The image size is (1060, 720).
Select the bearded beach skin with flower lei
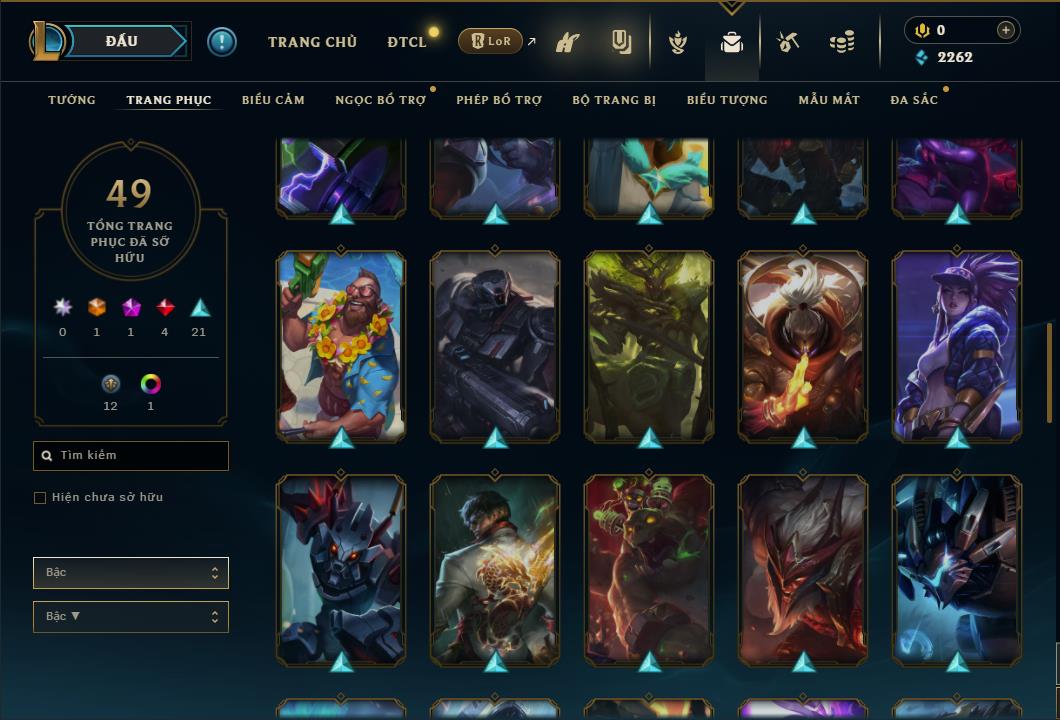pos(341,345)
